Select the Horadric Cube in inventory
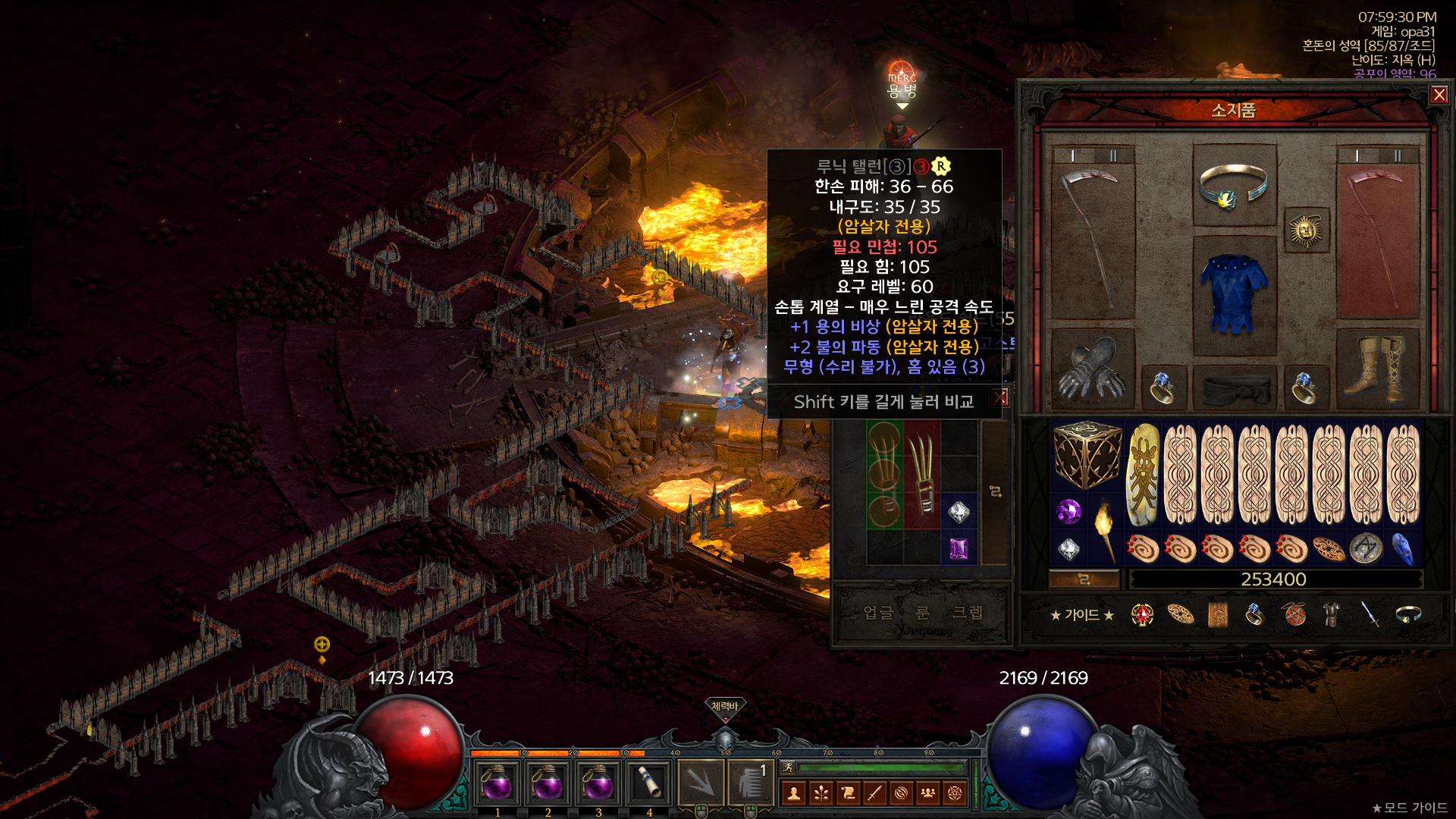1456x819 pixels. [x=1087, y=455]
